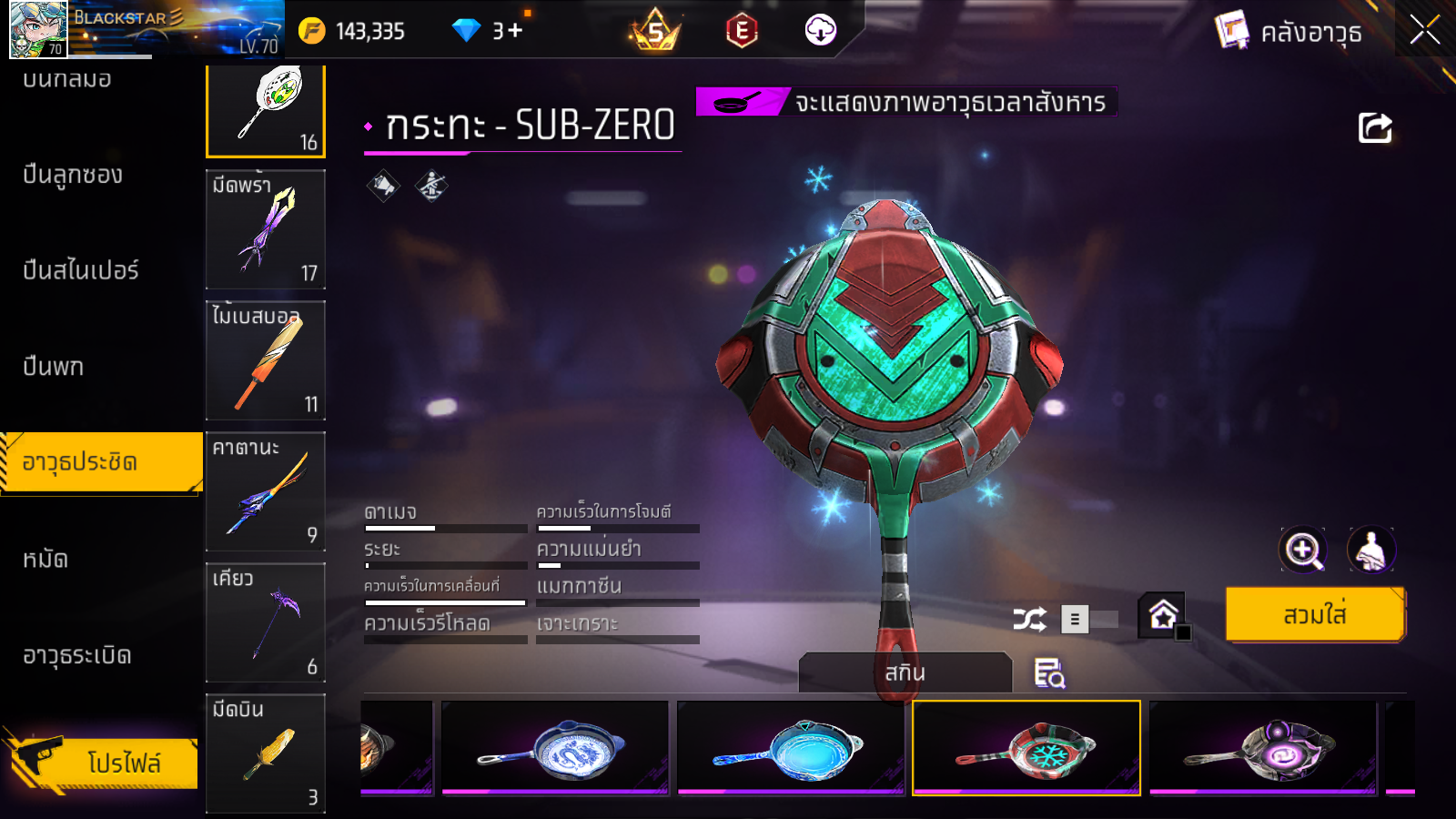Switch to the ปืนพก pistol category

pyautogui.click(x=54, y=367)
